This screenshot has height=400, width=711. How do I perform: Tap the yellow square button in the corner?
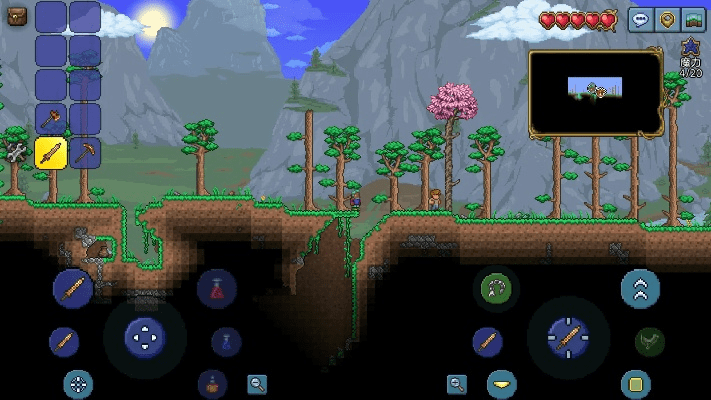635,383
